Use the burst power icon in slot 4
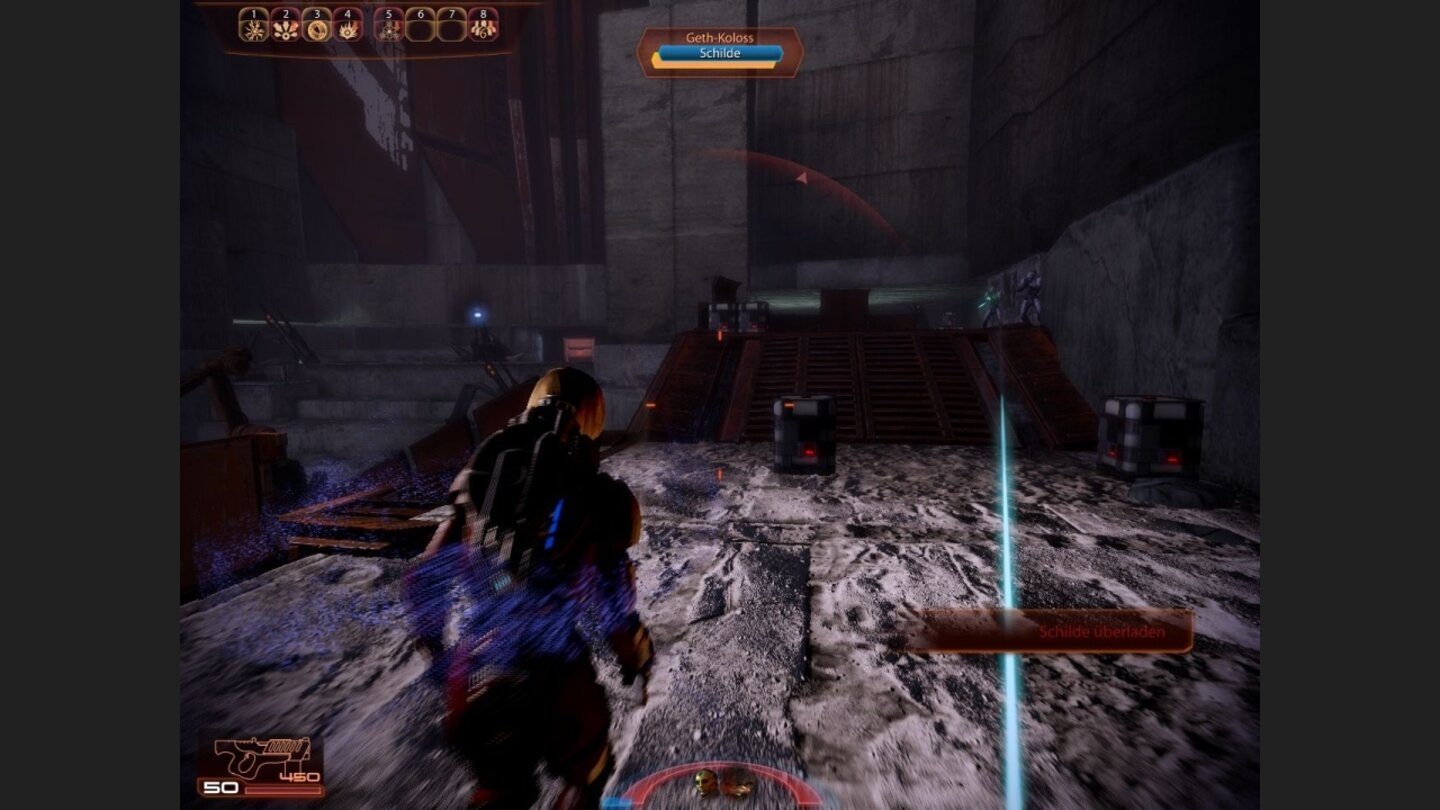The height and width of the screenshot is (810, 1440). click(x=350, y=28)
